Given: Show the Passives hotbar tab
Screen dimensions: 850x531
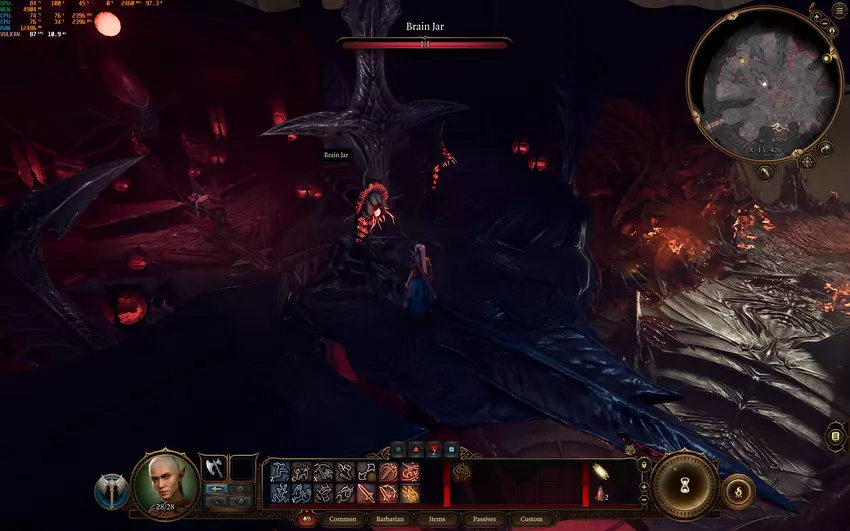Looking at the screenshot, I should click(x=484, y=519).
